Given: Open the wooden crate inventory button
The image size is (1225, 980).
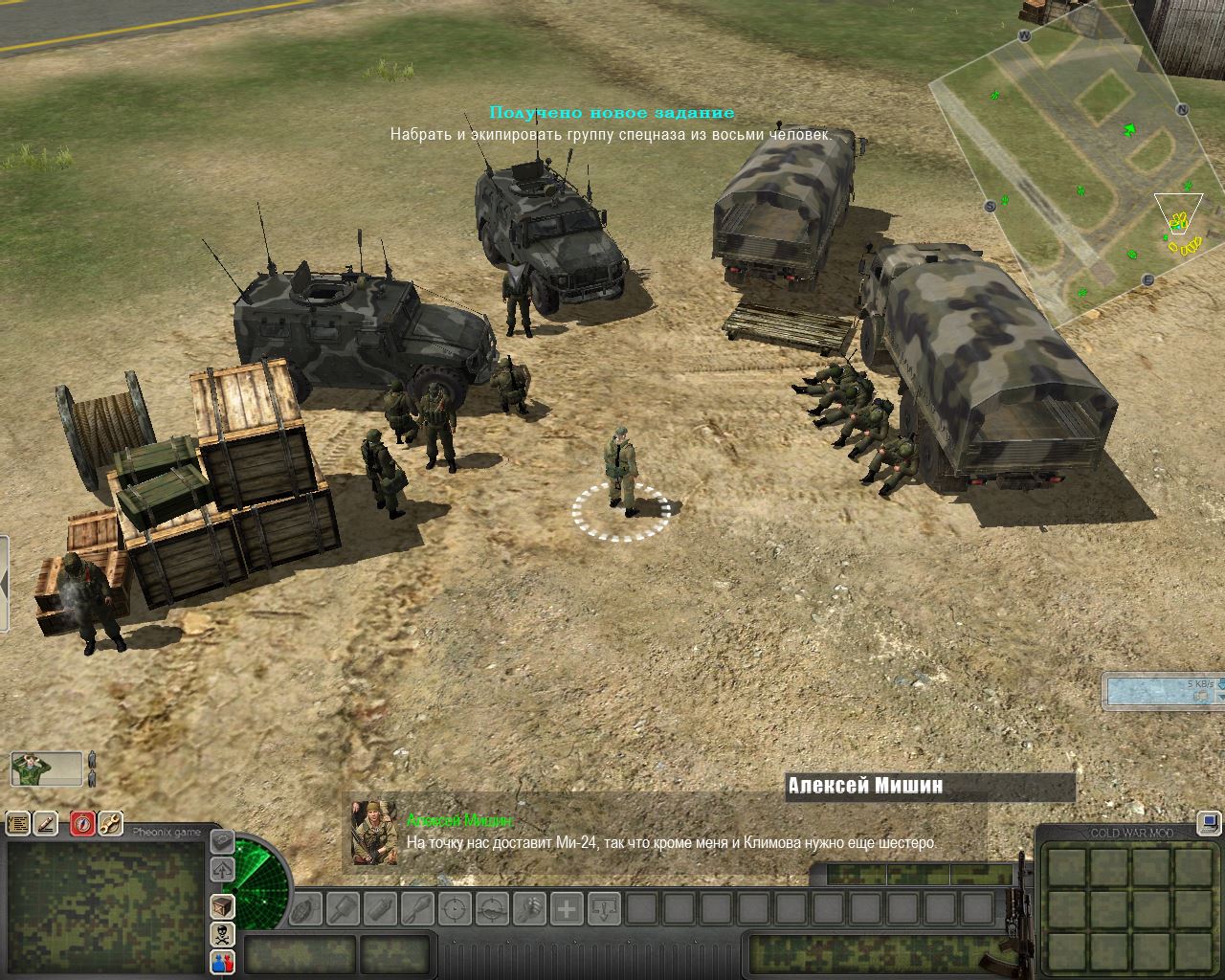Looking at the screenshot, I should (222, 905).
